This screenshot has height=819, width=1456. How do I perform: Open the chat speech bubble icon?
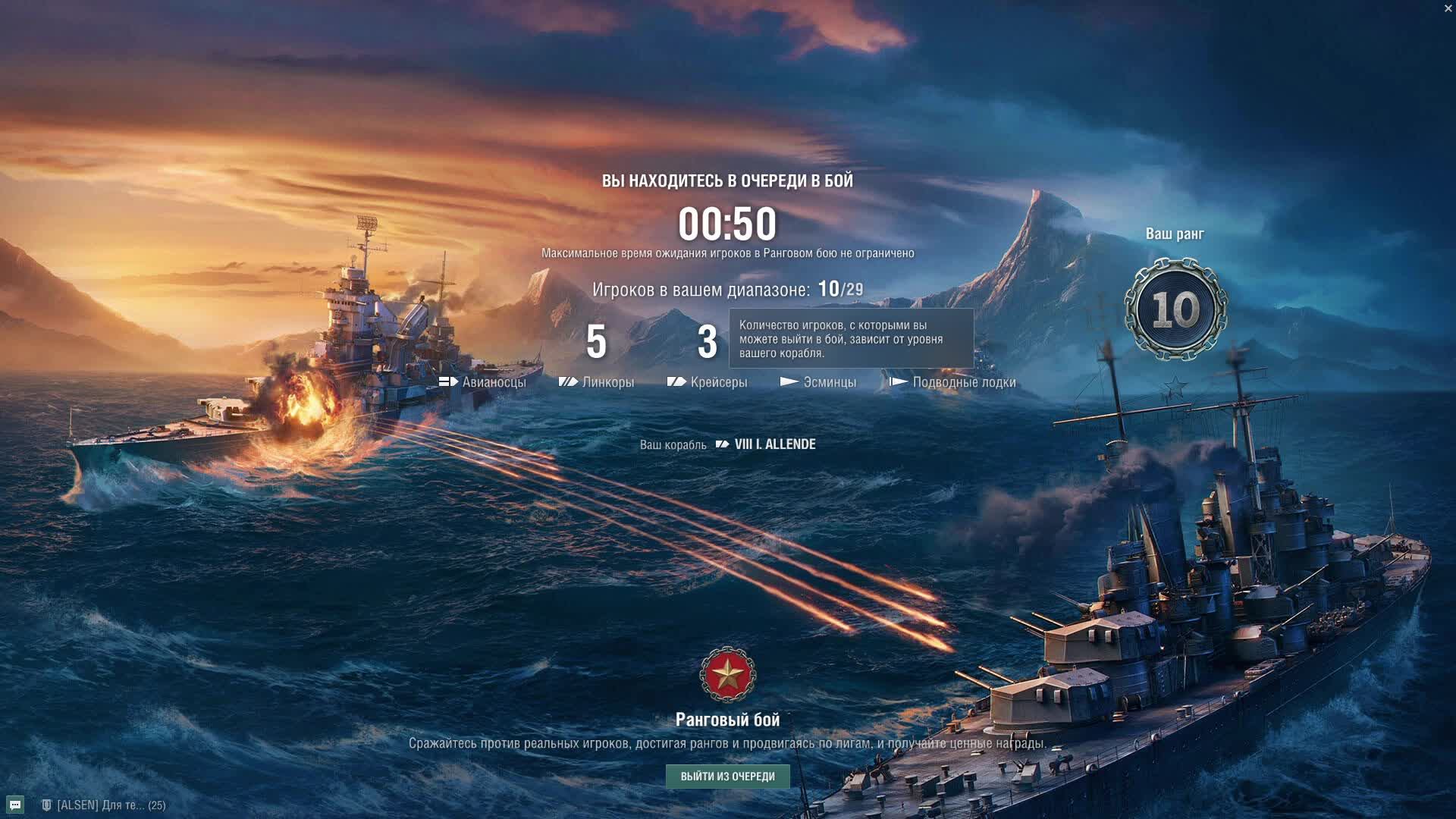click(x=15, y=805)
